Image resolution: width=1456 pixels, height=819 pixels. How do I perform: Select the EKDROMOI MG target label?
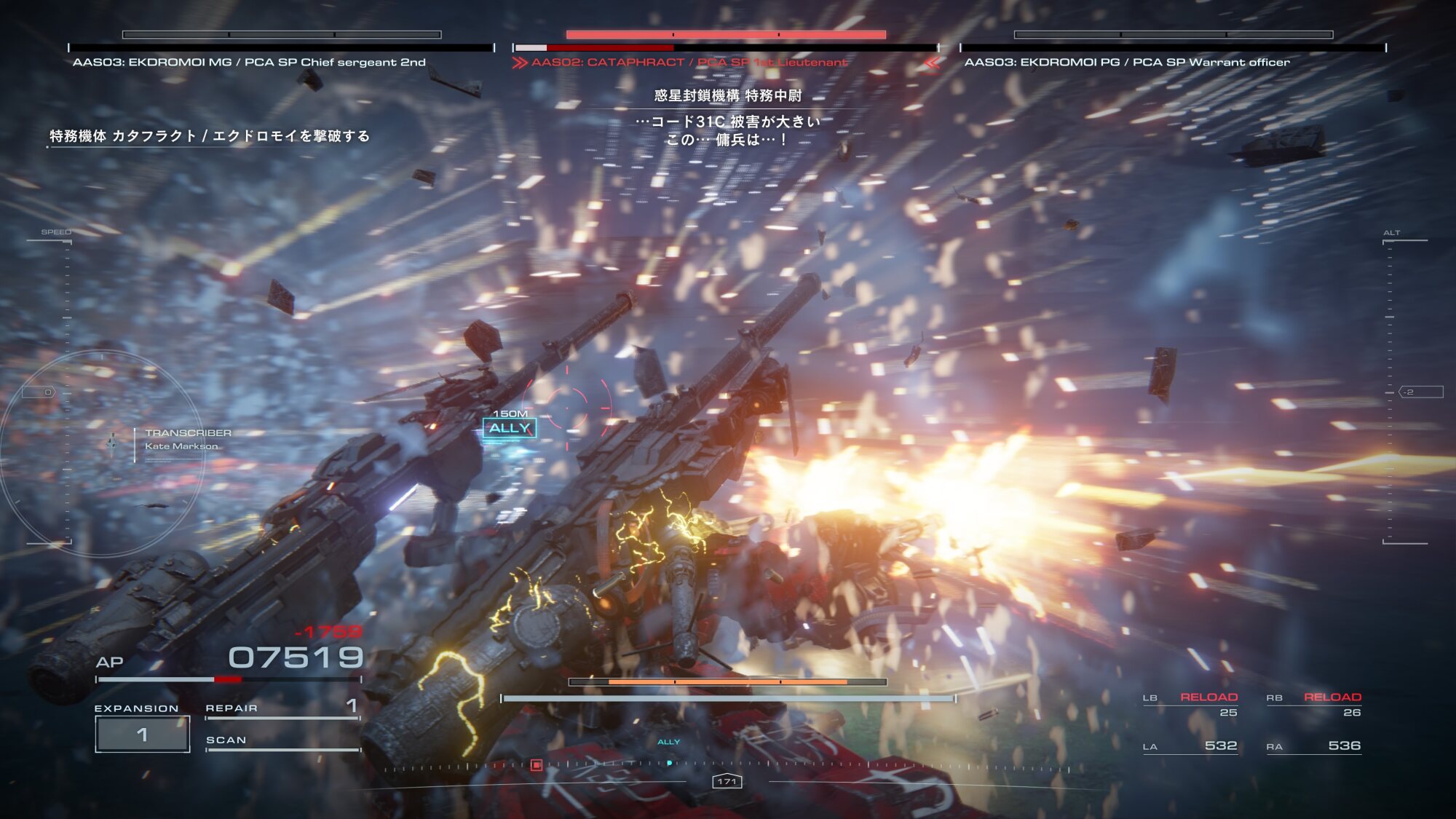(249, 63)
